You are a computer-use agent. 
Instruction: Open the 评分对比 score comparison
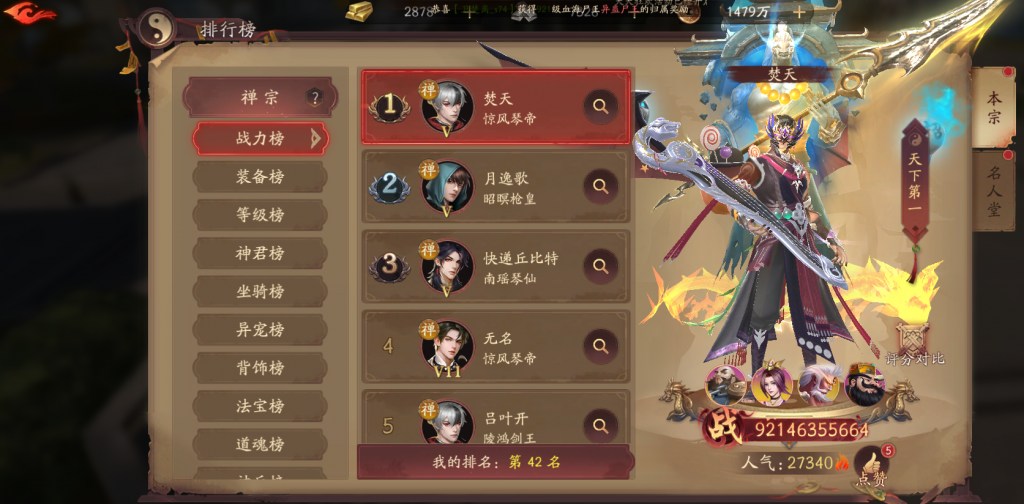click(x=914, y=345)
